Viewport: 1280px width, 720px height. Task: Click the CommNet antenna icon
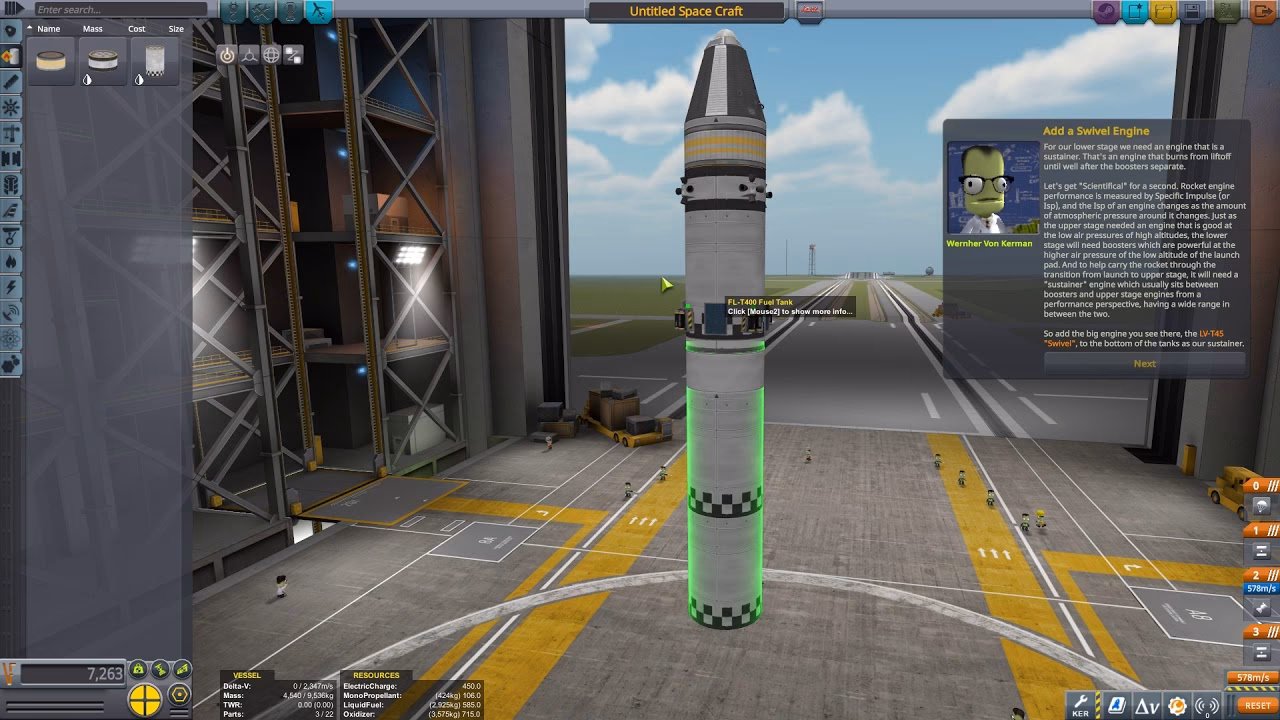click(x=1207, y=706)
